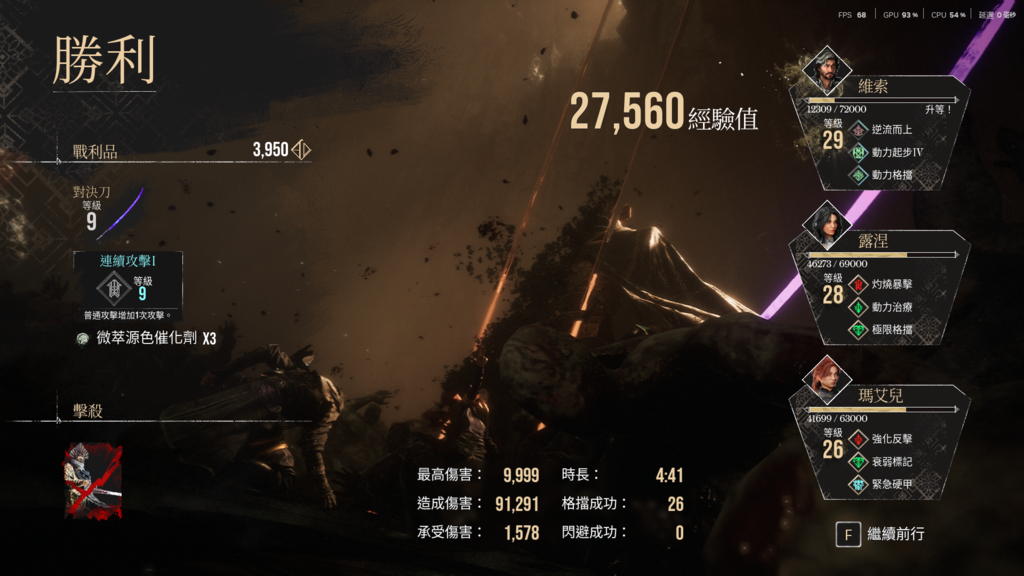Click the 強化反擊 skill icon
This screenshot has width=1024, height=576.
point(859,439)
